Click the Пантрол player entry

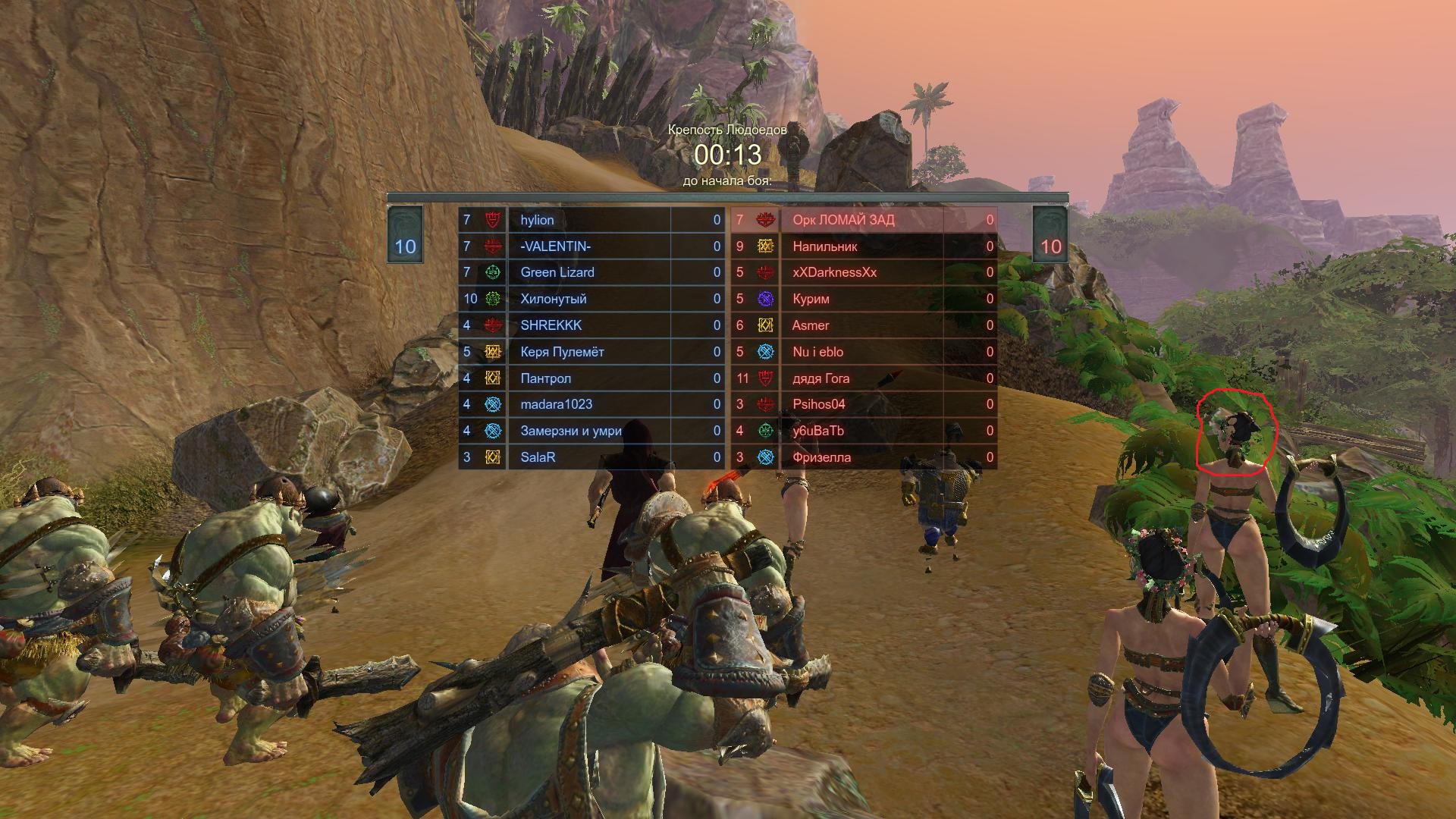click(x=545, y=378)
